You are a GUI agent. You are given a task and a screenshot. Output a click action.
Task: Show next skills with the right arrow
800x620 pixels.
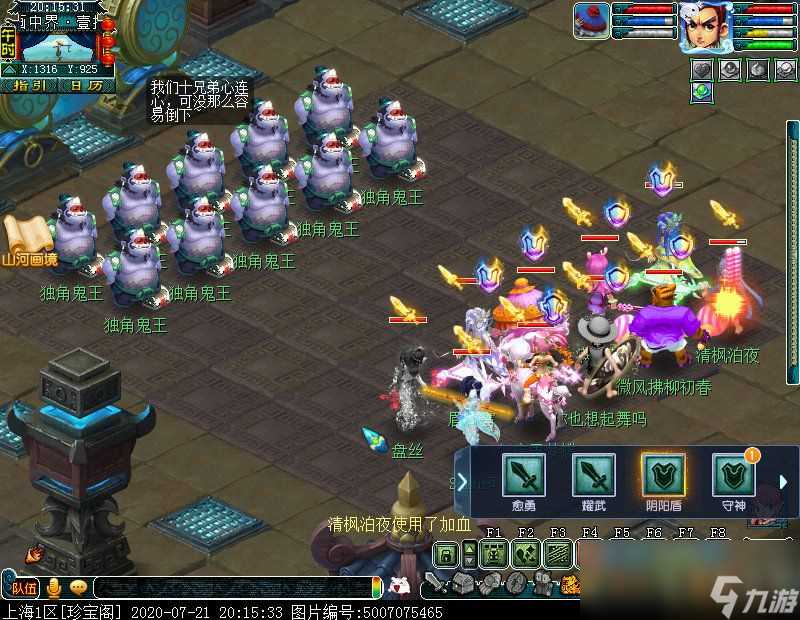point(784,483)
